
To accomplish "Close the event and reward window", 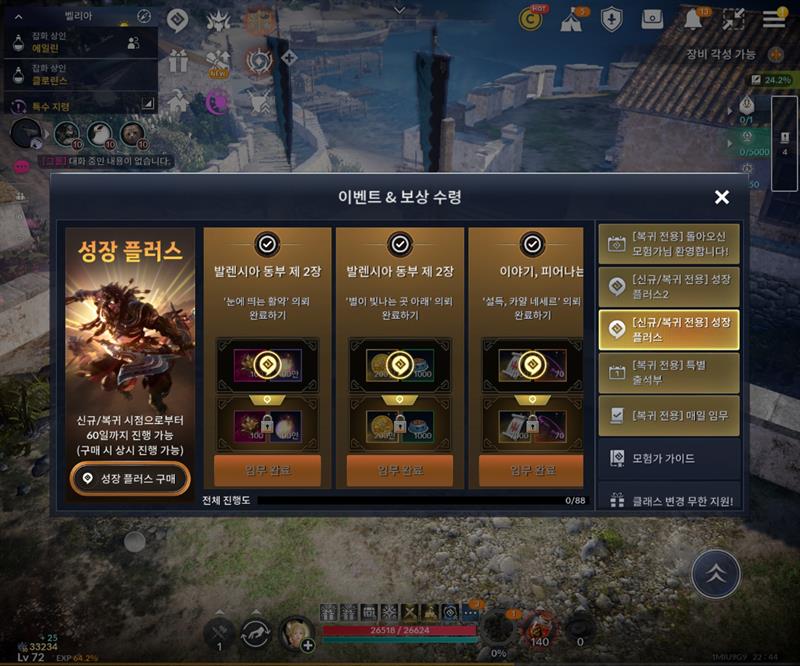I will coord(721,197).
